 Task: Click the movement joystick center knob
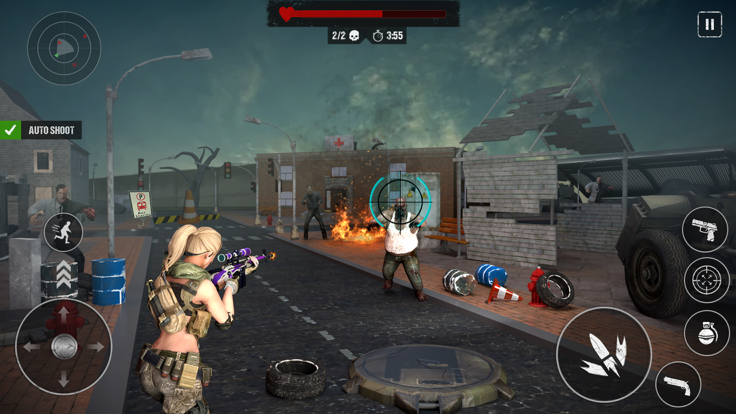(64, 346)
